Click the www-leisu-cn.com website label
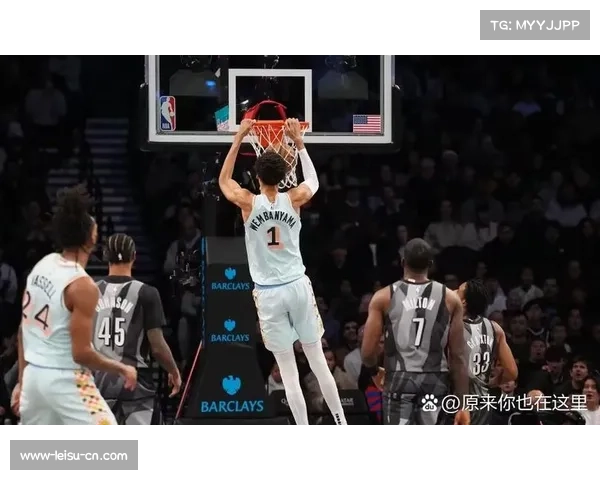Viewport: 600px width, 480px height. pos(75,456)
